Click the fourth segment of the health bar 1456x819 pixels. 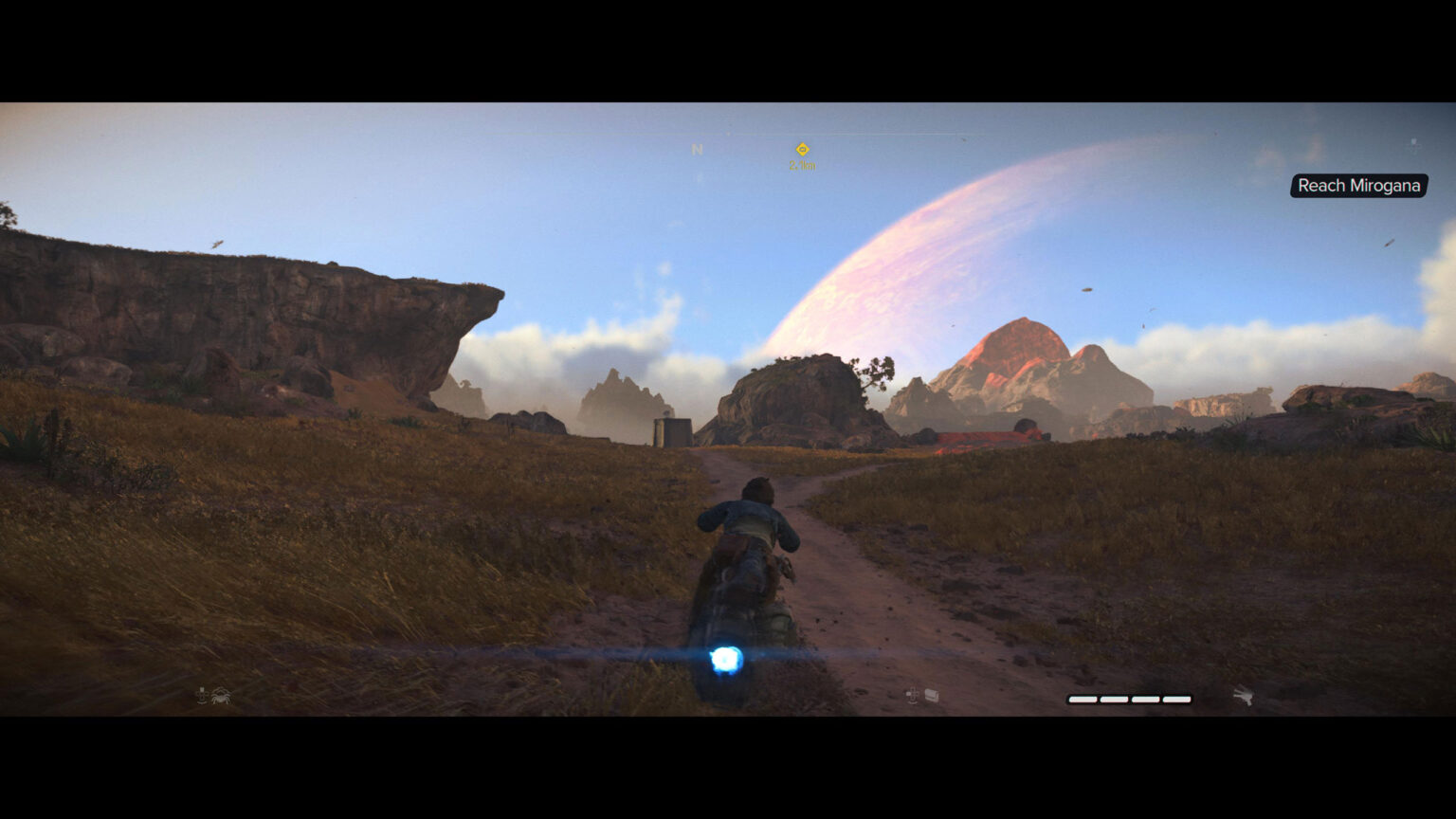click(1177, 700)
